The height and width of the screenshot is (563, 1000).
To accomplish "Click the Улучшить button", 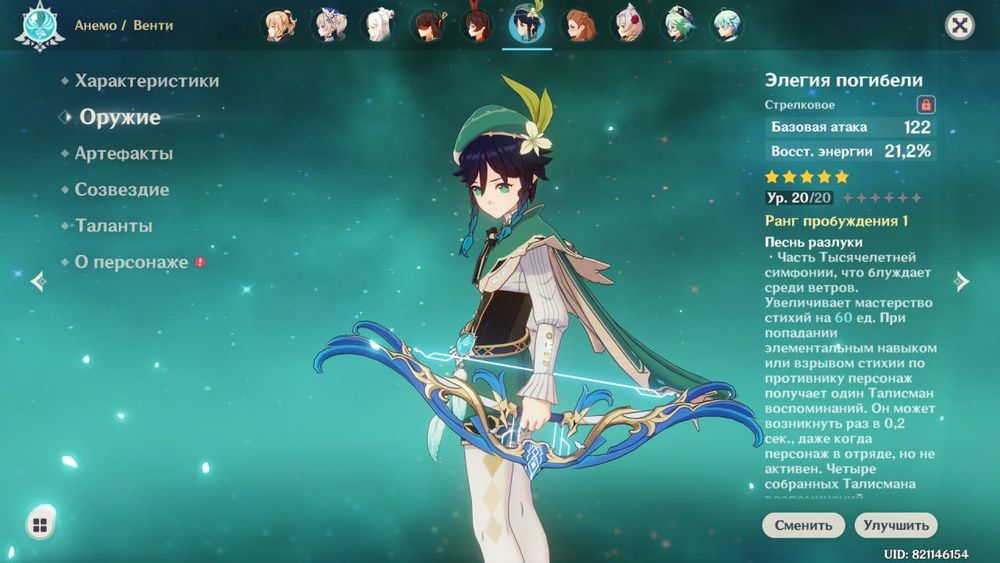I will click(895, 525).
